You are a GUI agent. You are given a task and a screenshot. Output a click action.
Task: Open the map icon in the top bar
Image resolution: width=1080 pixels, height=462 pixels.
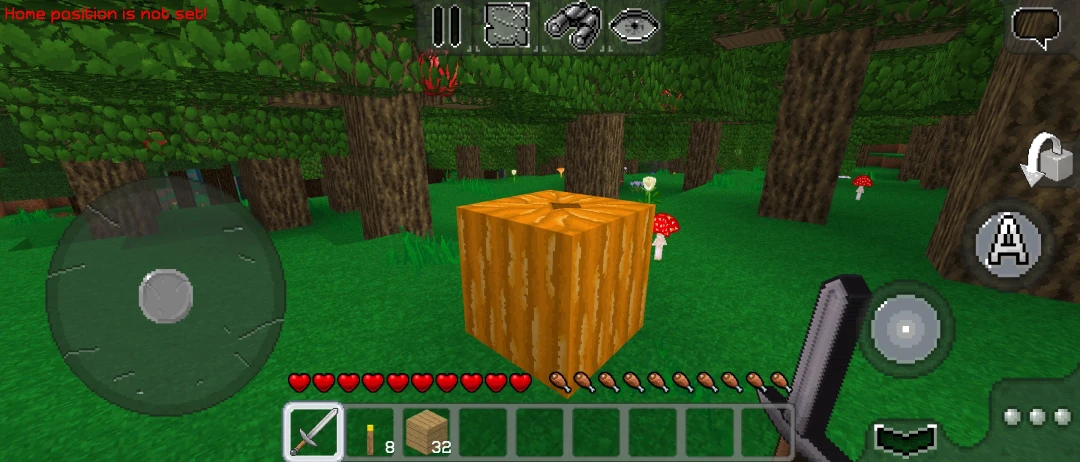click(x=507, y=25)
